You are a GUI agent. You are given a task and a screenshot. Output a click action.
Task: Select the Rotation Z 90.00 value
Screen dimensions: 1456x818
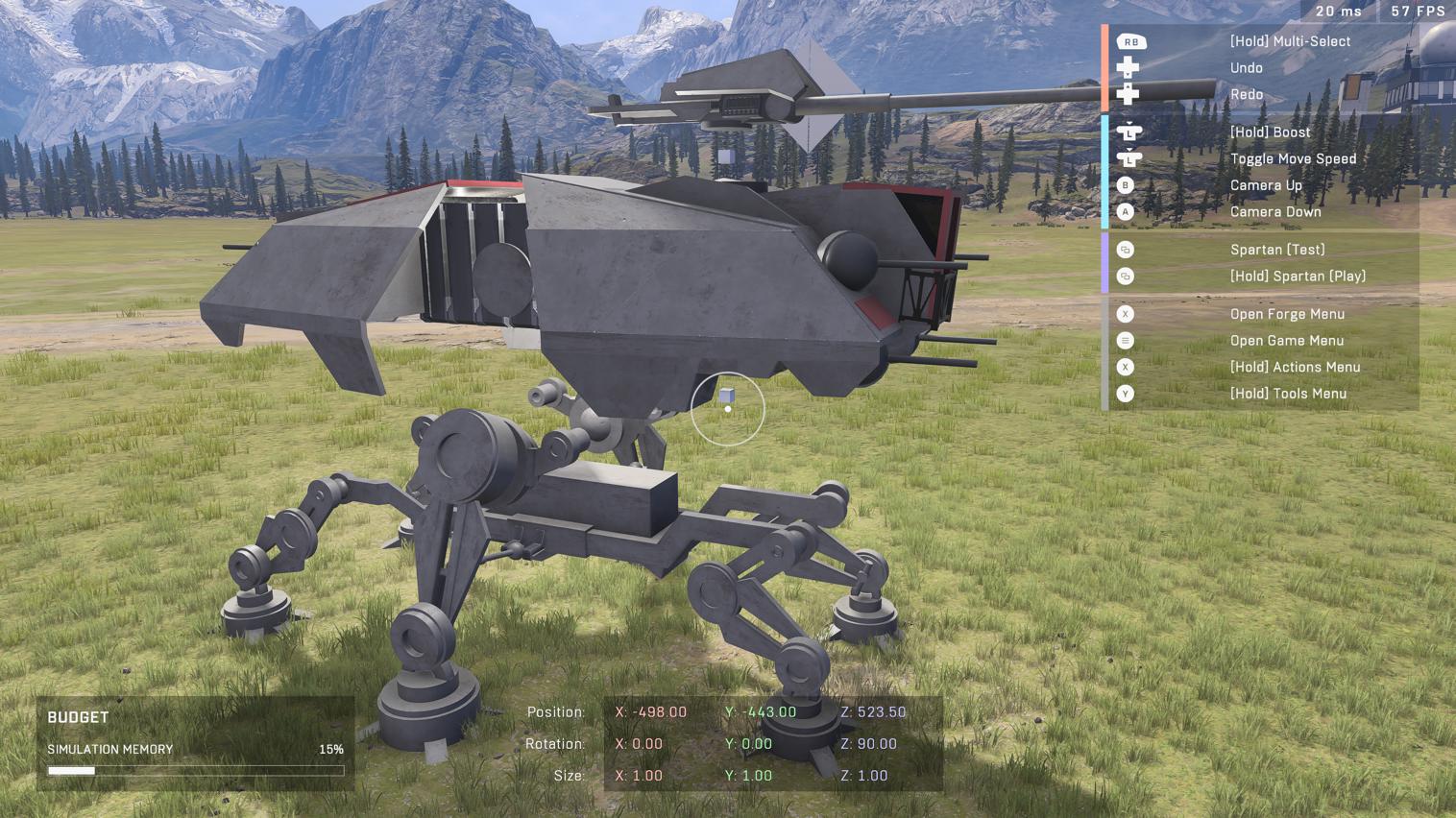(870, 743)
